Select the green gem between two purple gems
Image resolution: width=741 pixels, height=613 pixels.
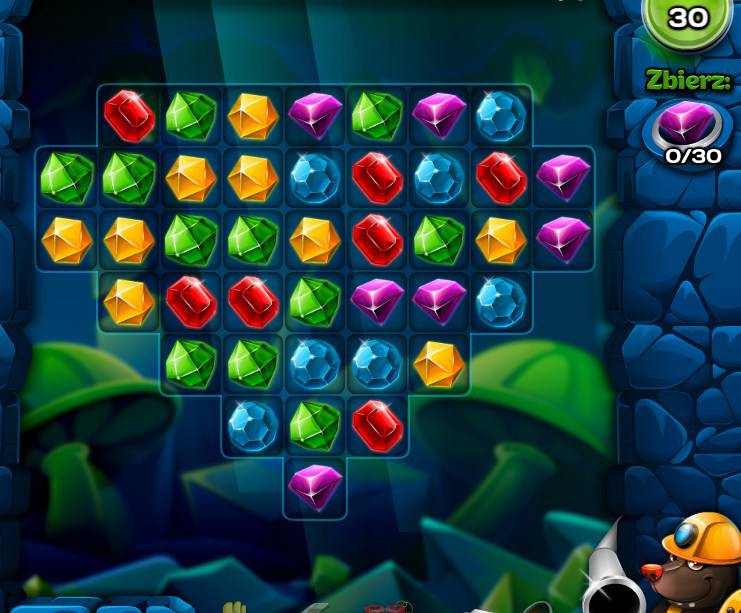pyautogui.click(x=376, y=116)
